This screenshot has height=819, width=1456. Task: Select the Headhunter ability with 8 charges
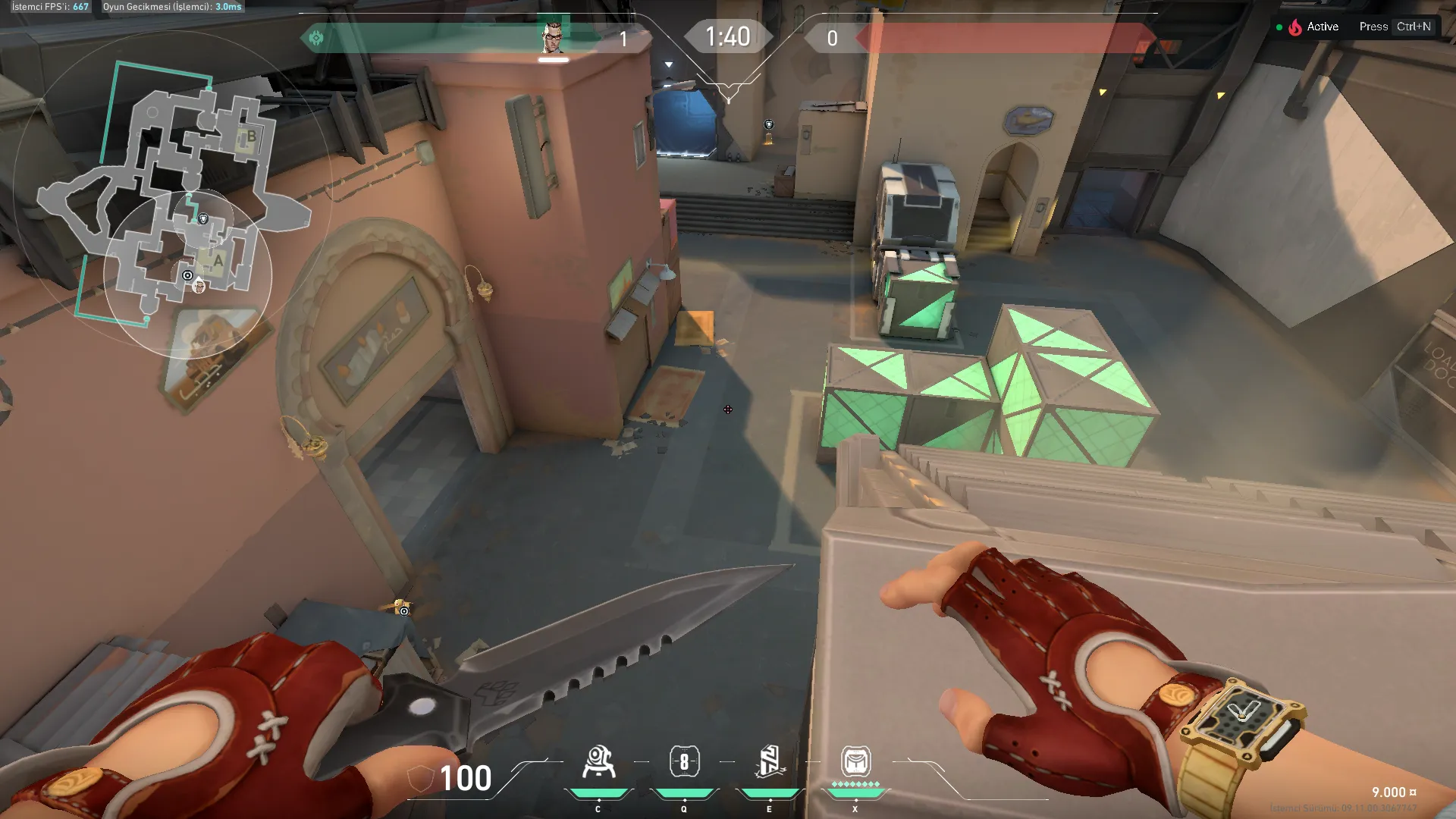click(x=684, y=762)
